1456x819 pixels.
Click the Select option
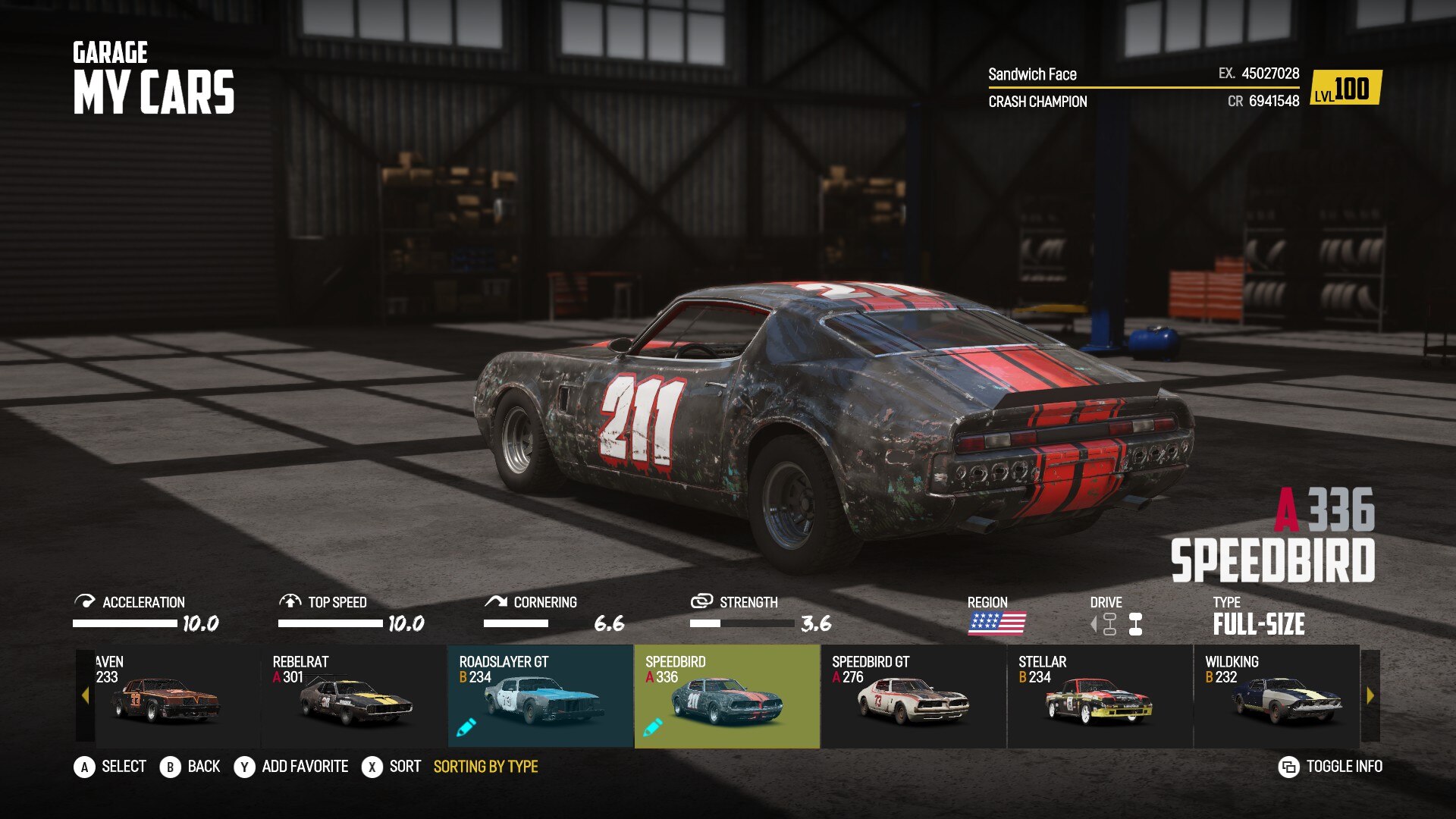pos(111,767)
